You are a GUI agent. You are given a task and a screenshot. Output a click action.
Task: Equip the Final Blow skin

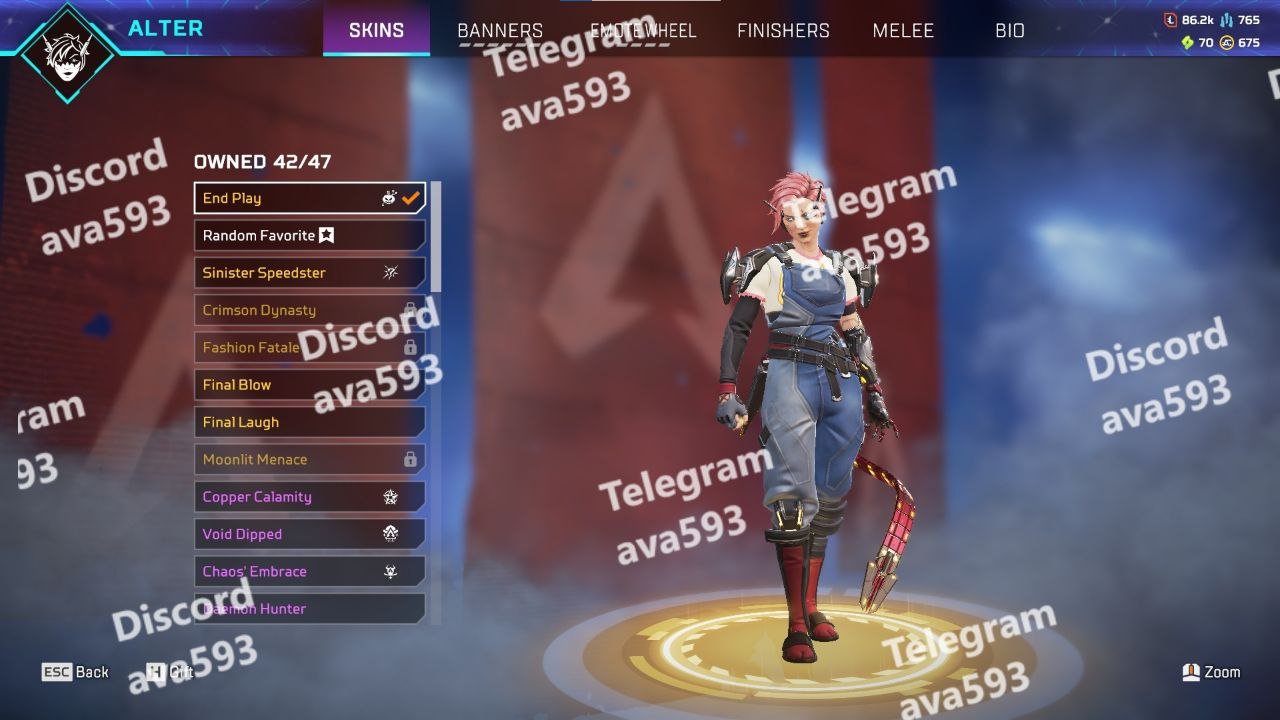[x=309, y=384]
